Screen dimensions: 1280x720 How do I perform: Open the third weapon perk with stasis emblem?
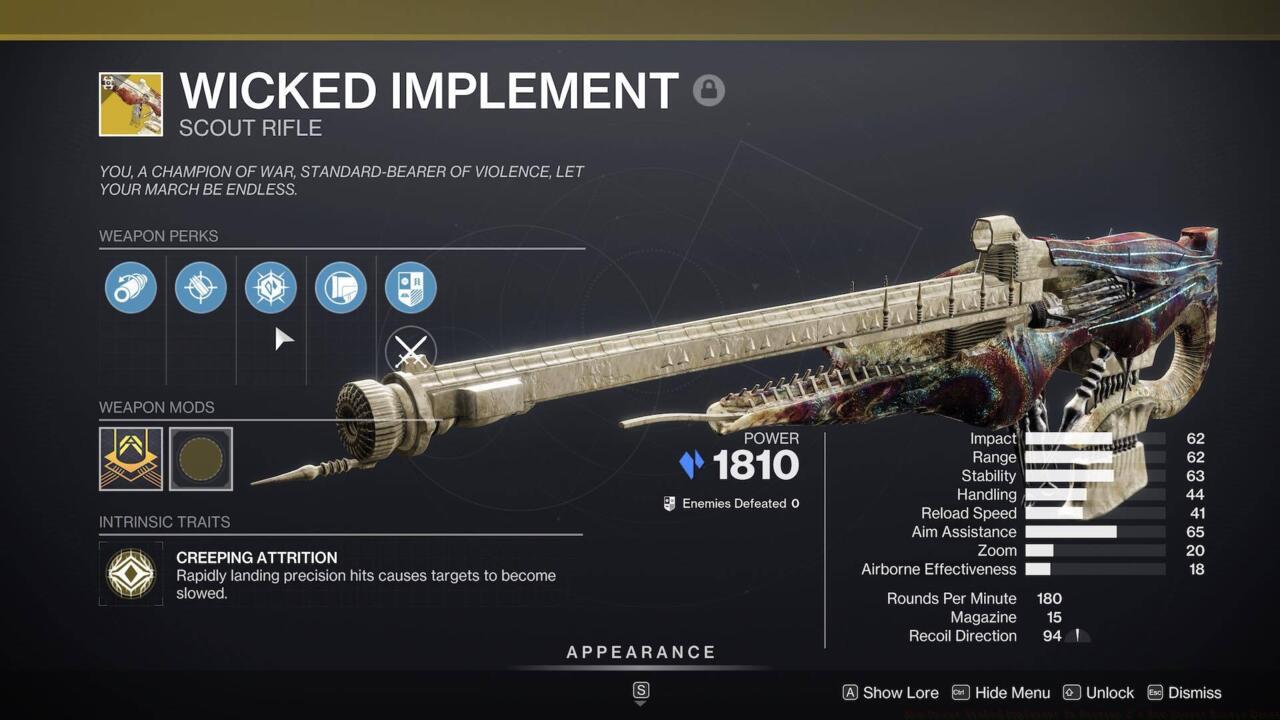[271, 287]
